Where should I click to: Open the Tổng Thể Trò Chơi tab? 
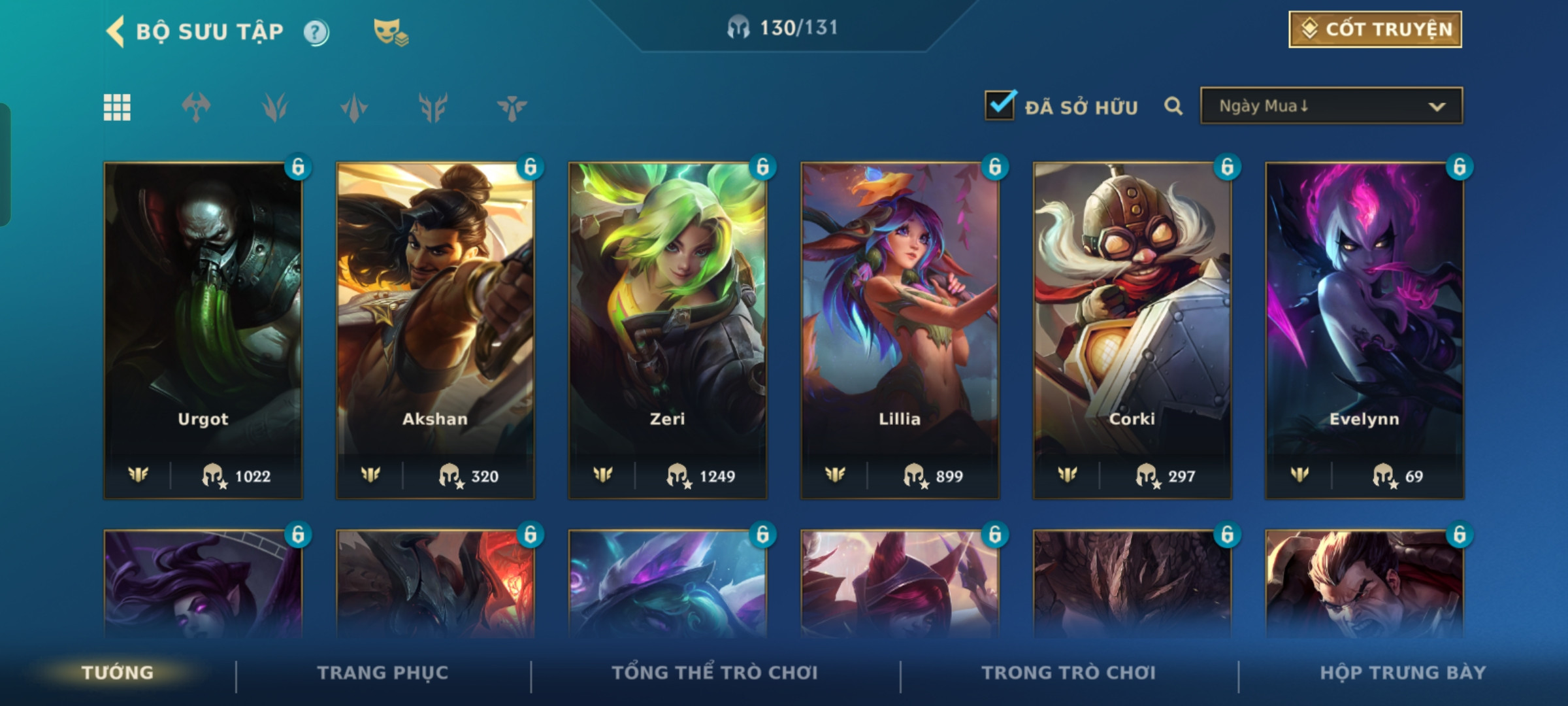pos(715,673)
